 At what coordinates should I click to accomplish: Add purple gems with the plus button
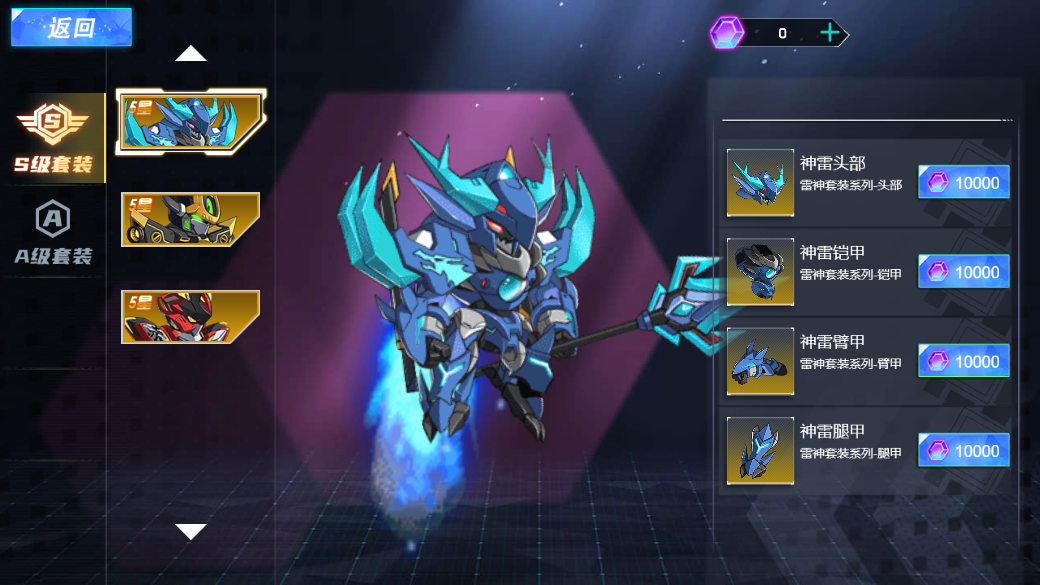pyautogui.click(x=830, y=33)
